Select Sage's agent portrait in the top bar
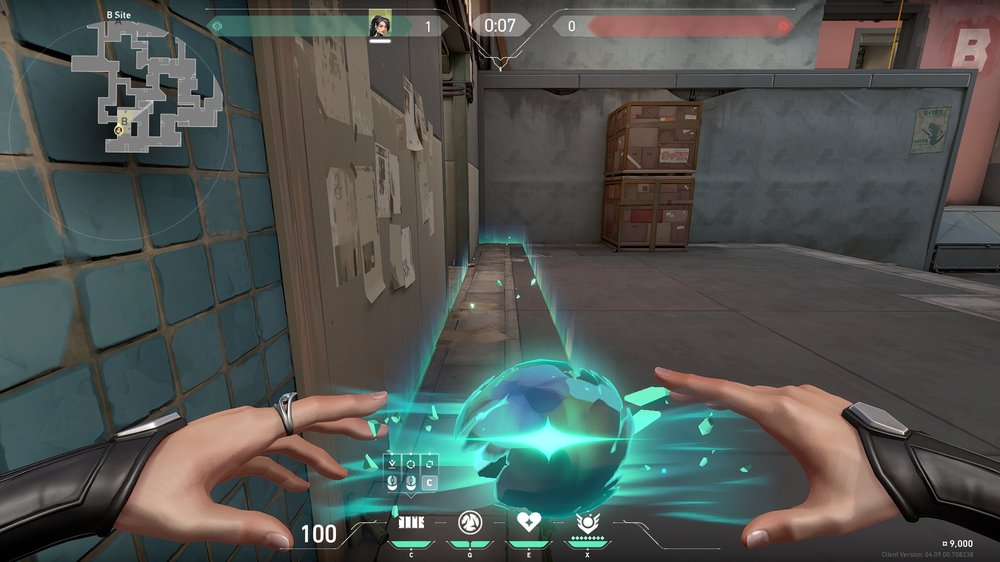1000x562 pixels. (x=379, y=25)
